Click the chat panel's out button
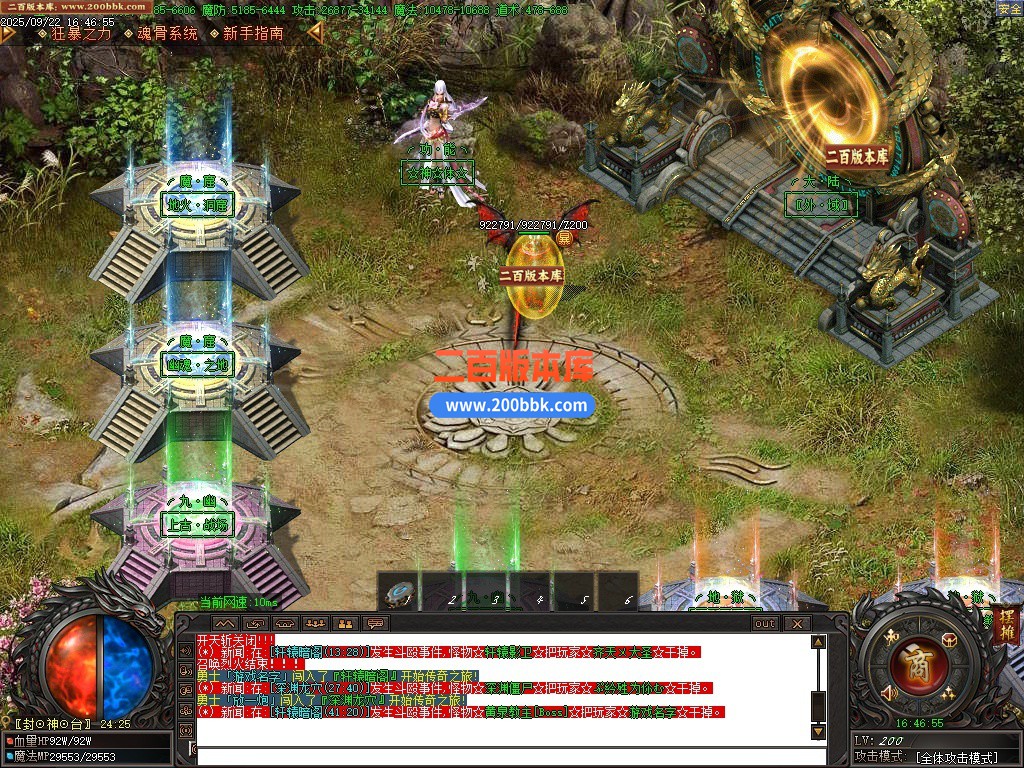Image resolution: width=1024 pixels, height=768 pixels. 765,623
